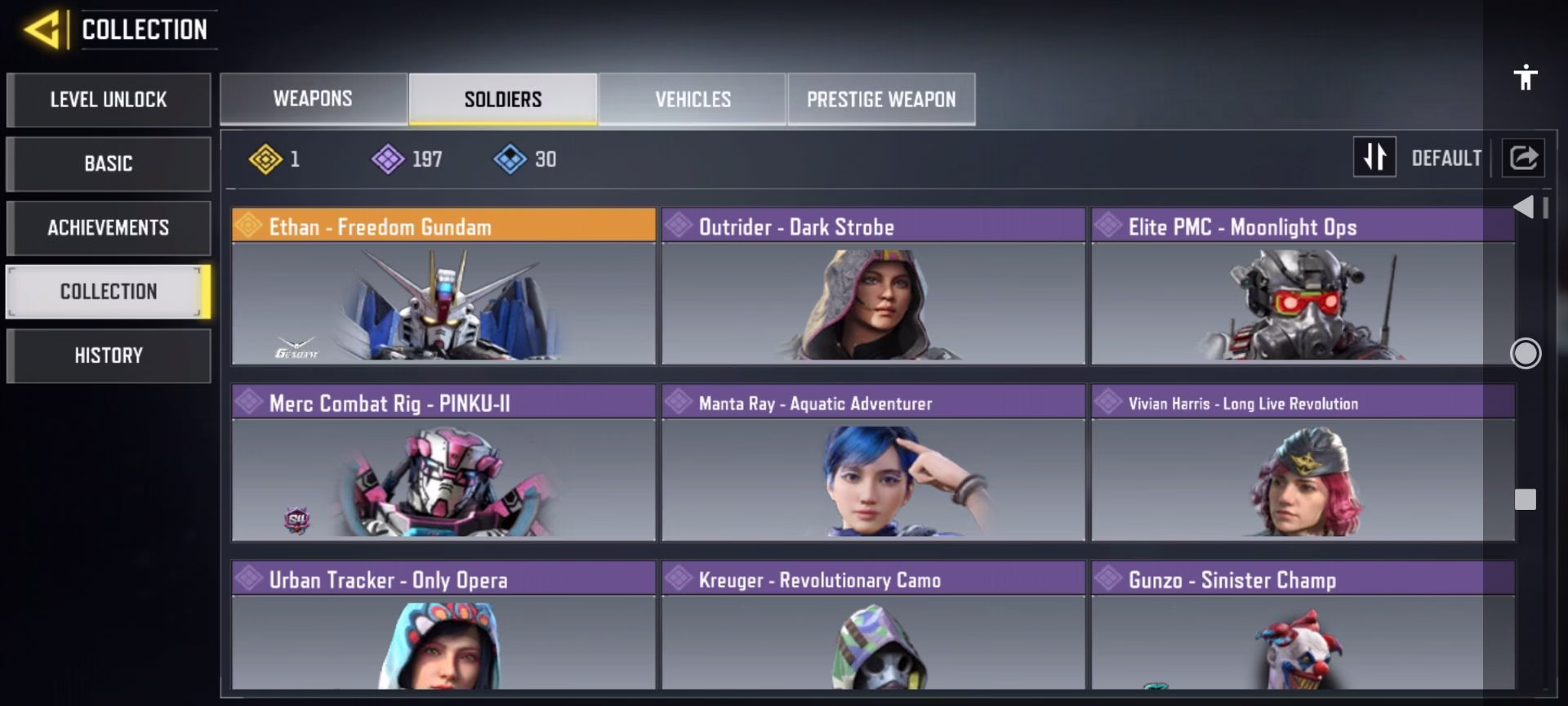The image size is (1568, 706).
Task: Switch to the Vehicles tab
Action: (693, 99)
